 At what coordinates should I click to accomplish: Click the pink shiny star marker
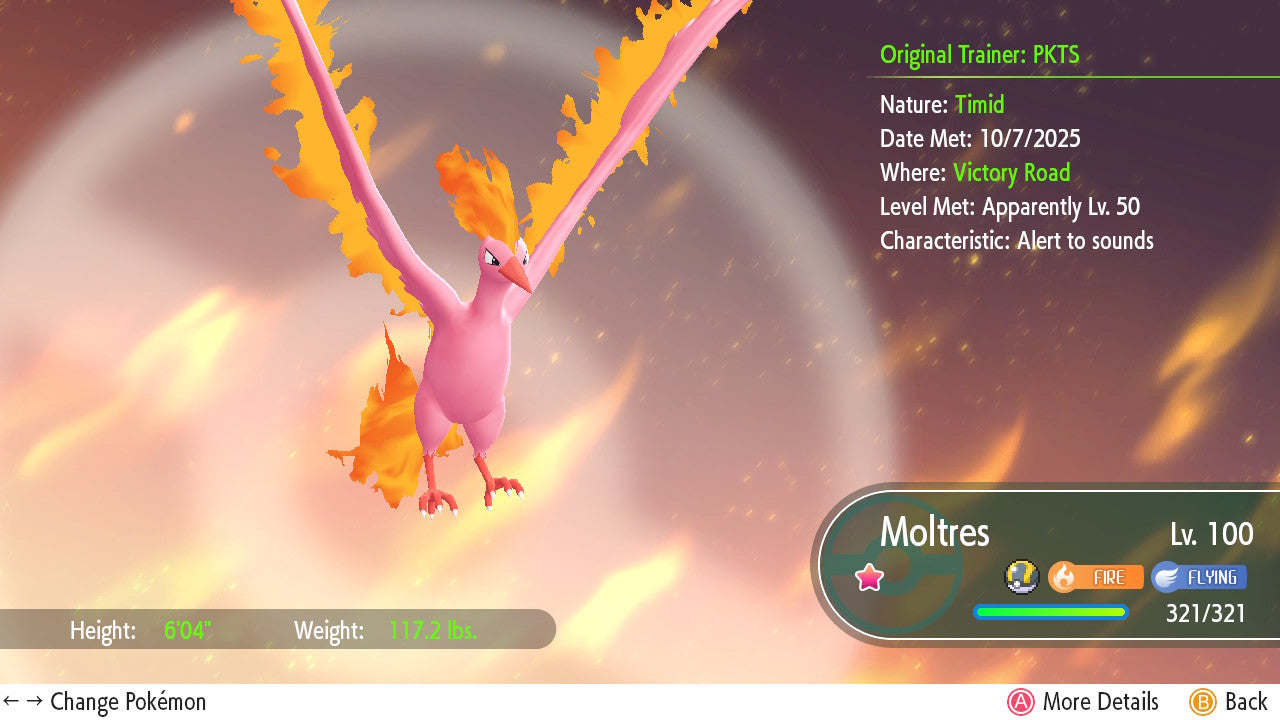[x=870, y=577]
